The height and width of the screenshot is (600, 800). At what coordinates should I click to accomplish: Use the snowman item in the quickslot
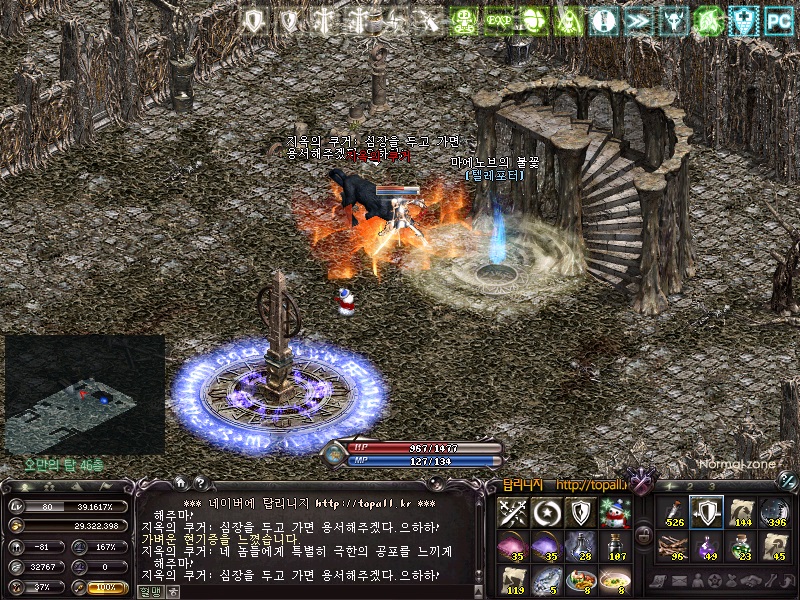point(616,513)
